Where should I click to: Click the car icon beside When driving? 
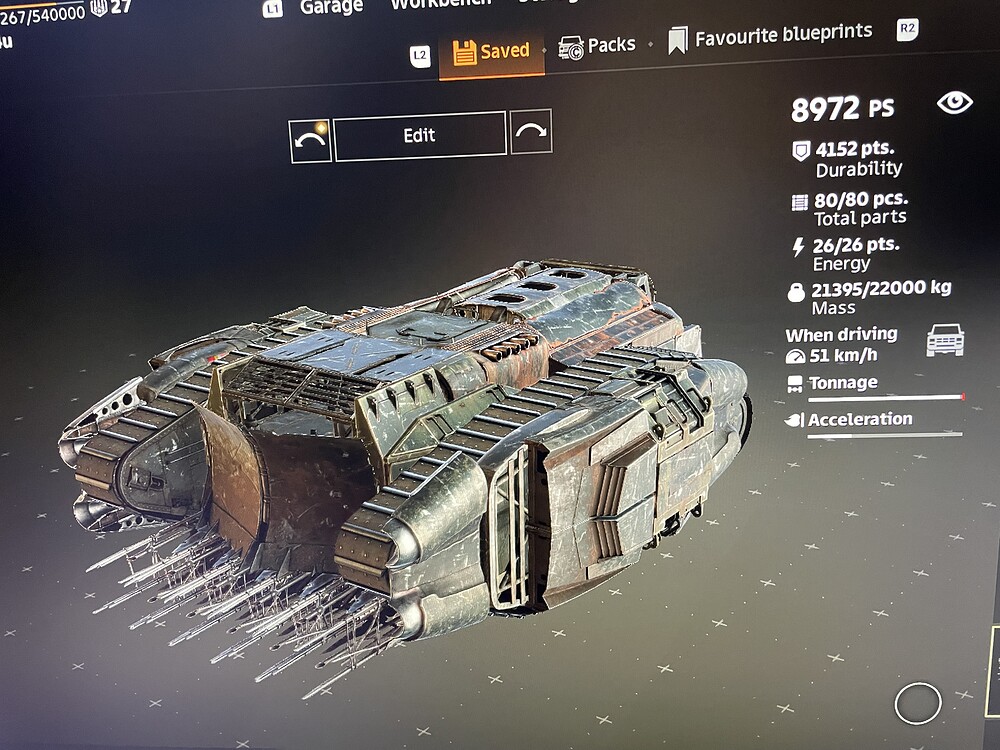(944, 340)
